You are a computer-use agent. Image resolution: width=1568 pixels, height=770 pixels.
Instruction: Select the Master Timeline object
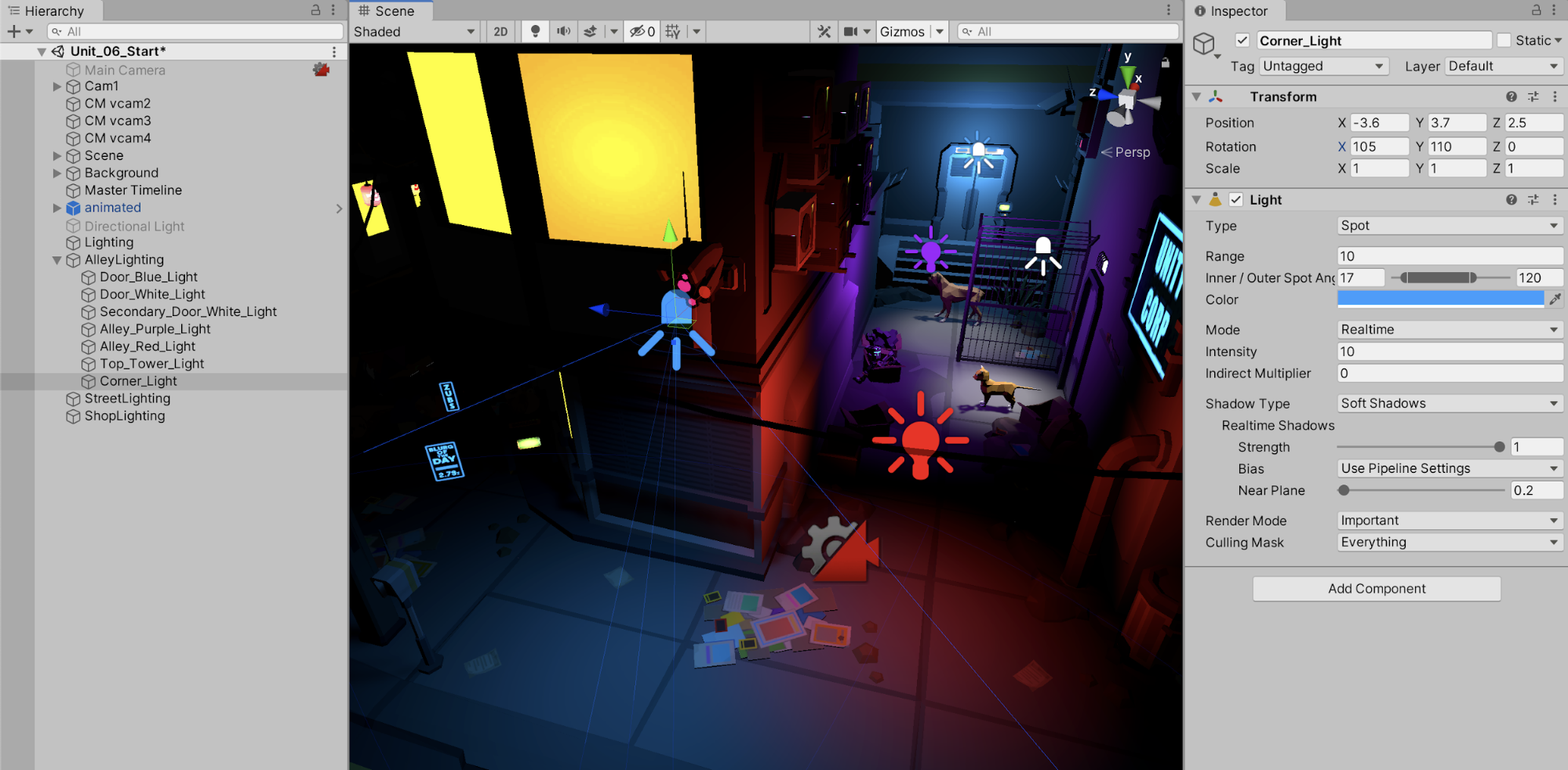point(133,191)
